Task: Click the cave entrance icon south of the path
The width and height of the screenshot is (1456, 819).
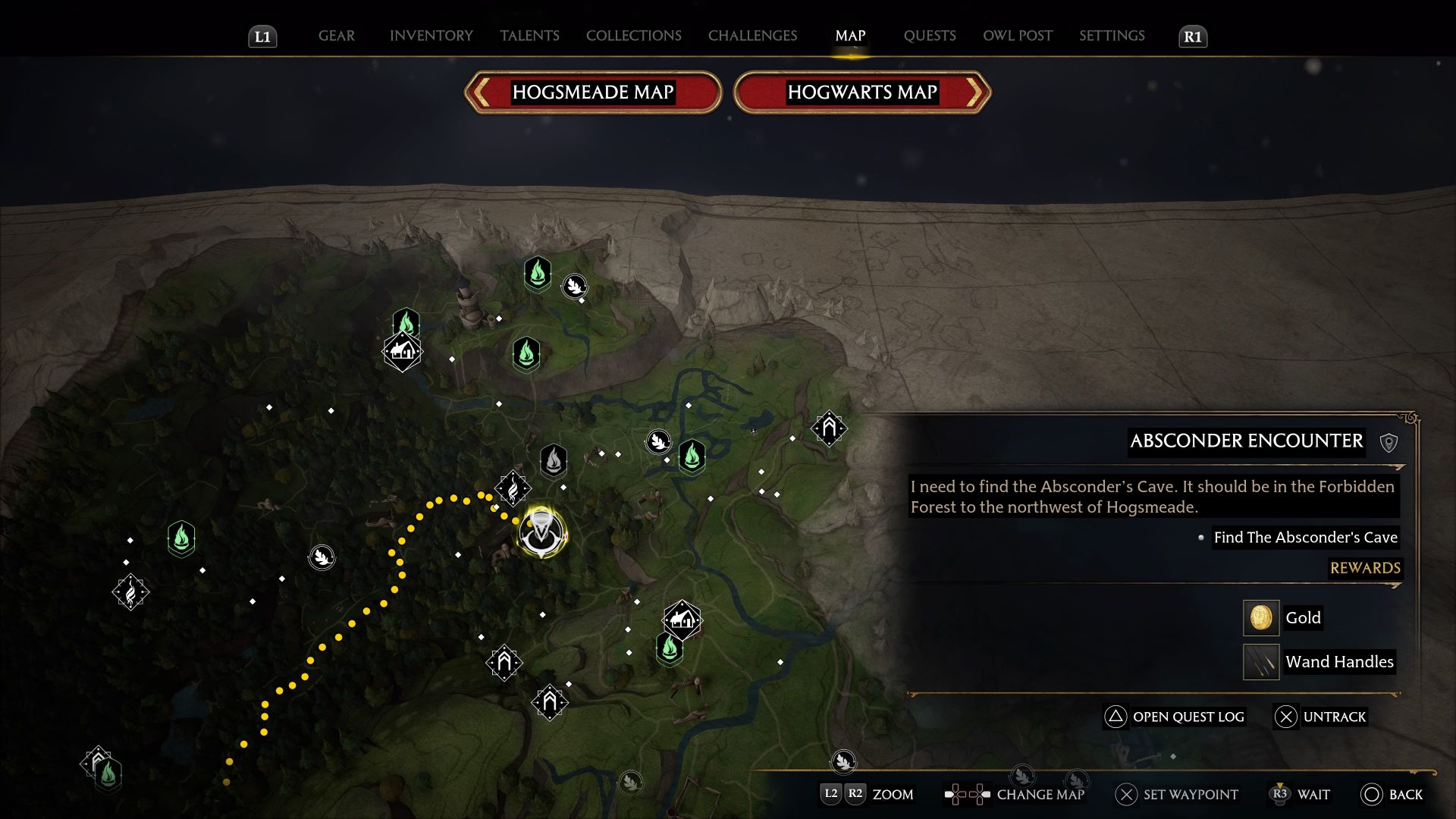Action: click(x=548, y=701)
